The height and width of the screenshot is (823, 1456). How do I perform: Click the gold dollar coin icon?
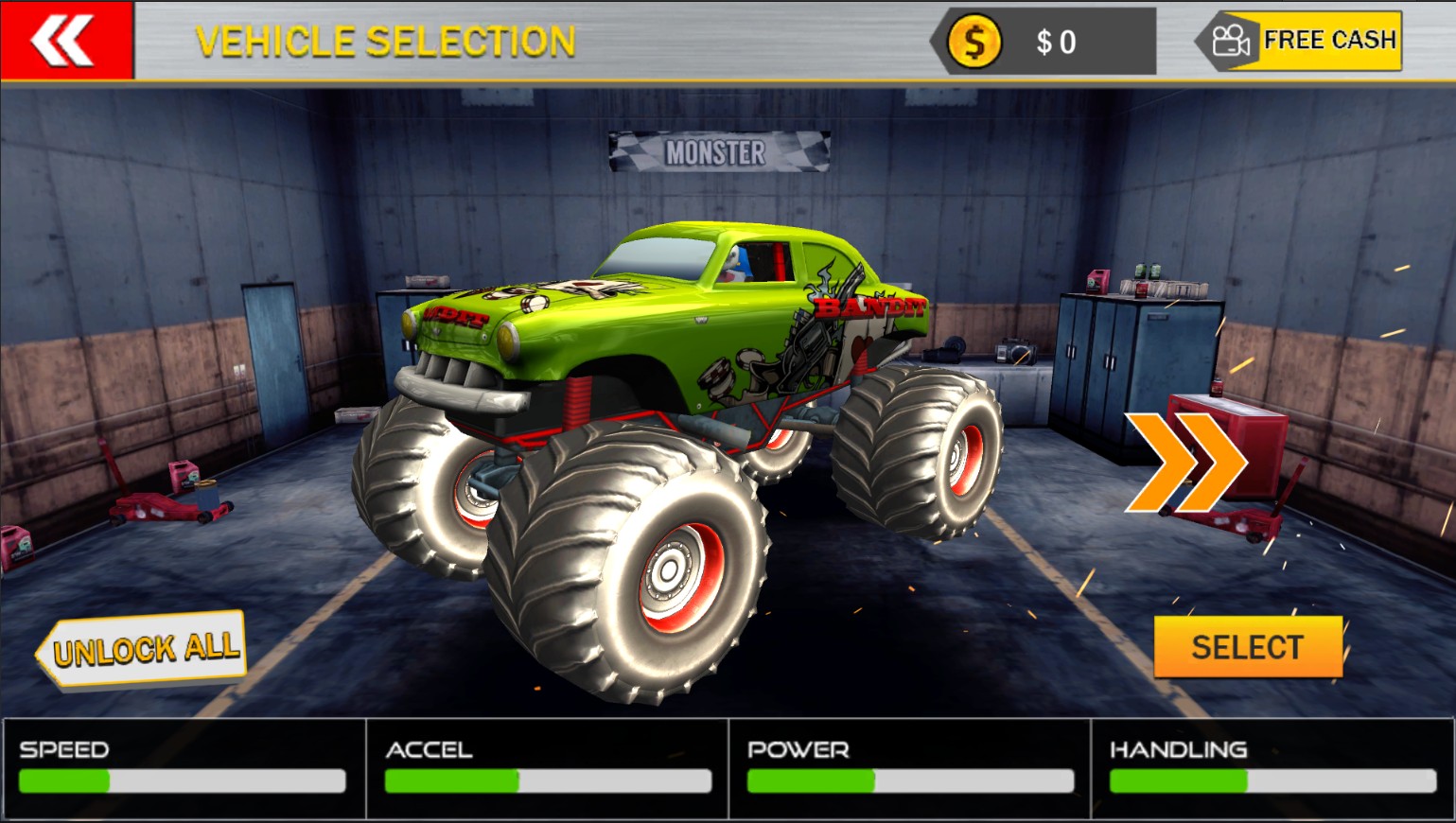coord(974,42)
